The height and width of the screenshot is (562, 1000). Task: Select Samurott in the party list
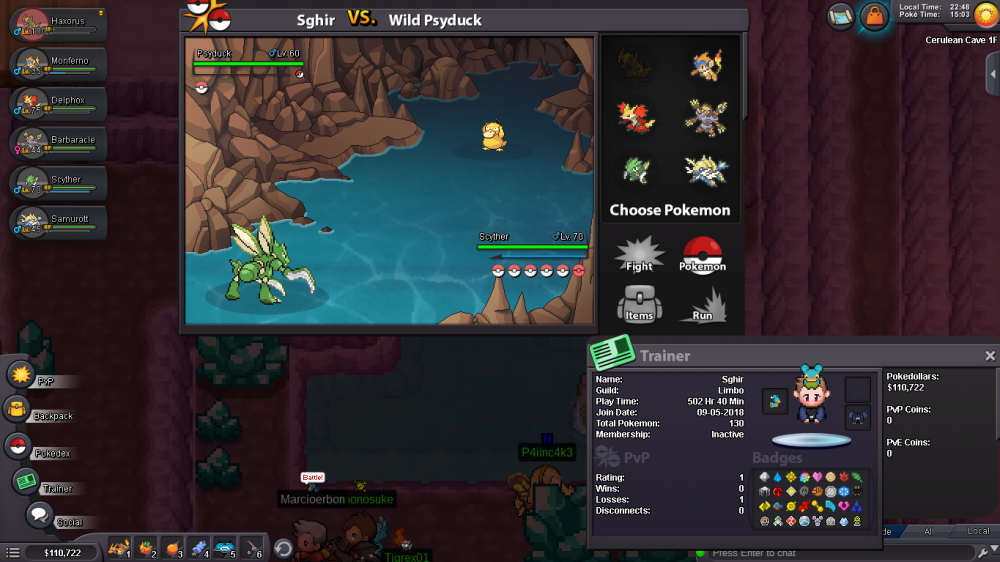click(x=58, y=223)
